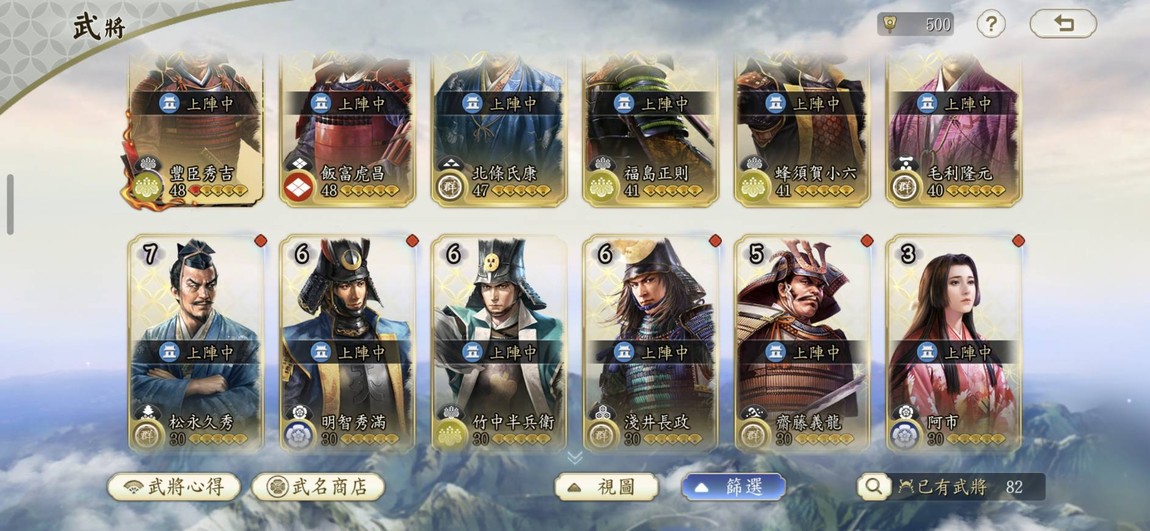The width and height of the screenshot is (1150, 531).
Task: Click the magnifying glass search icon
Action: click(x=873, y=487)
